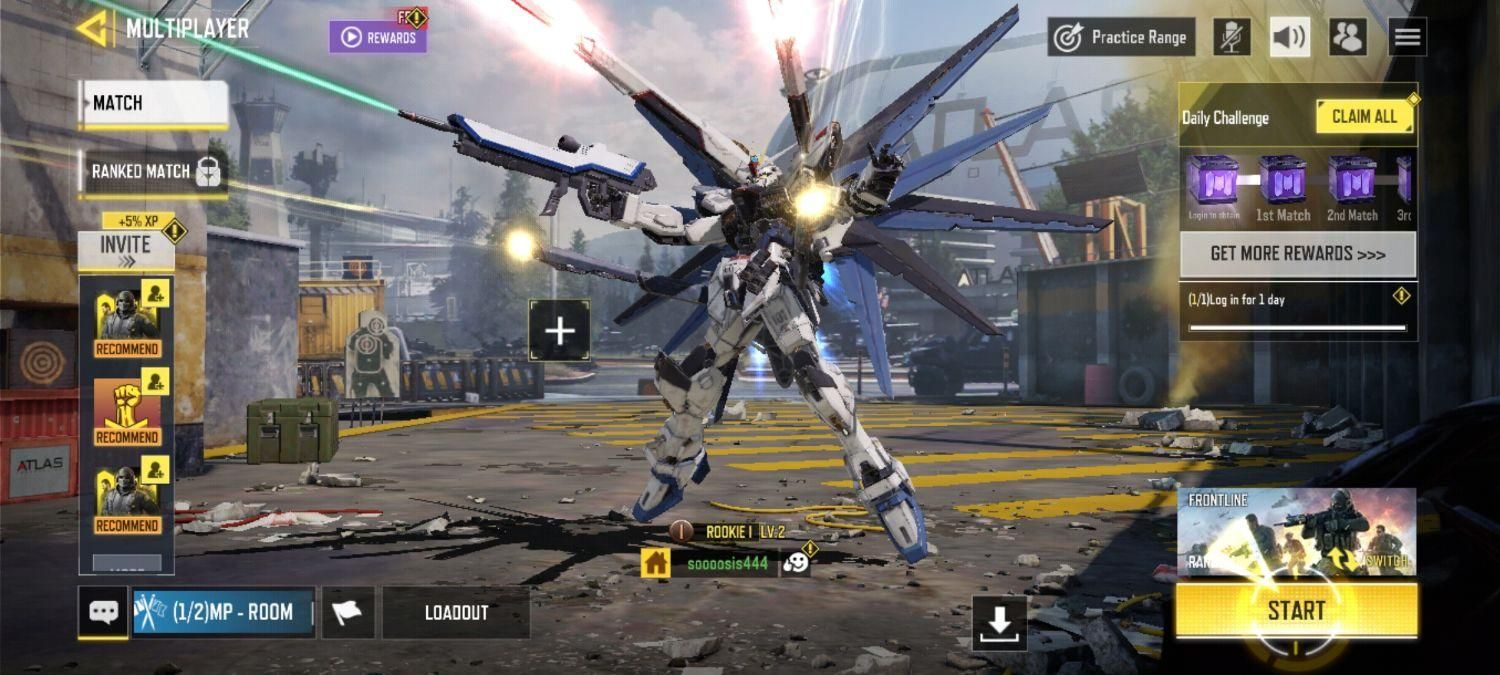The image size is (1500, 675).
Task: Start the match
Action: [x=1296, y=610]
